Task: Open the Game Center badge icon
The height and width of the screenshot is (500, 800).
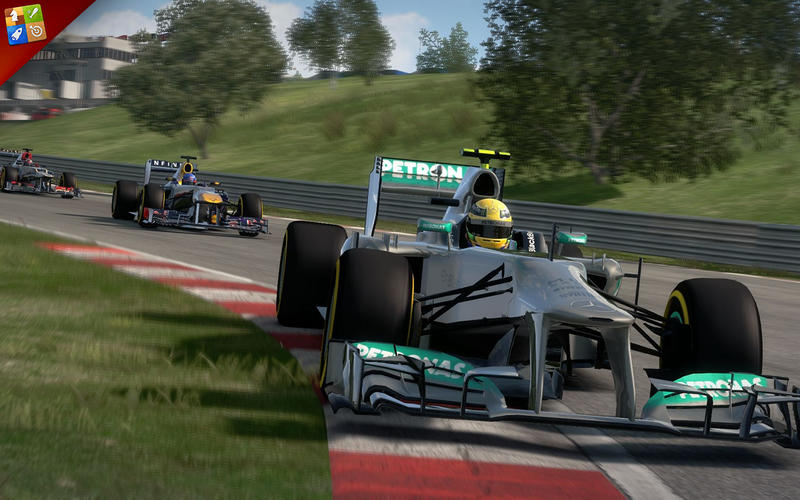Action: click(24, 24)
